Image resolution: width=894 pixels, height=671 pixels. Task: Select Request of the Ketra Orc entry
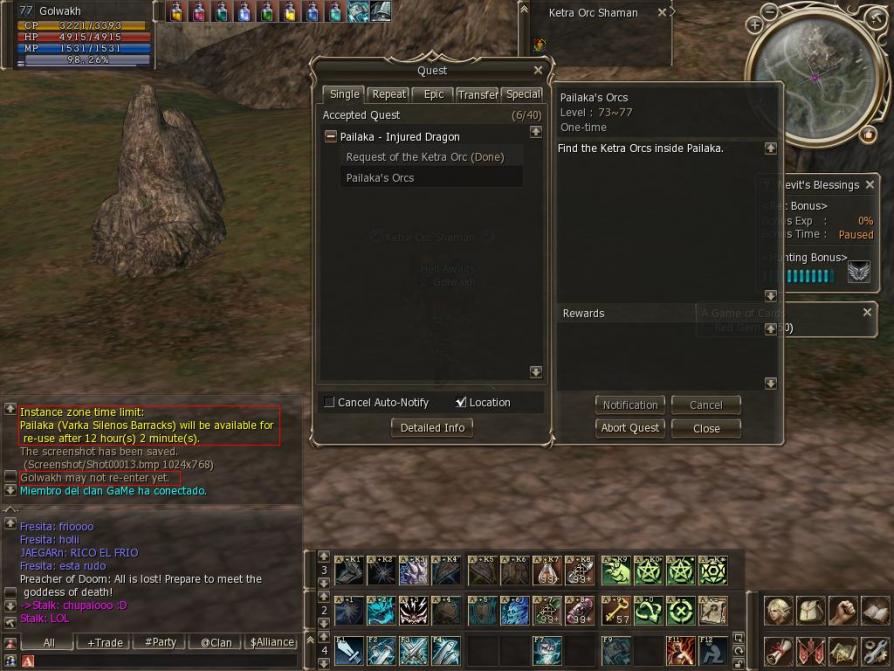tap(424, 157)
